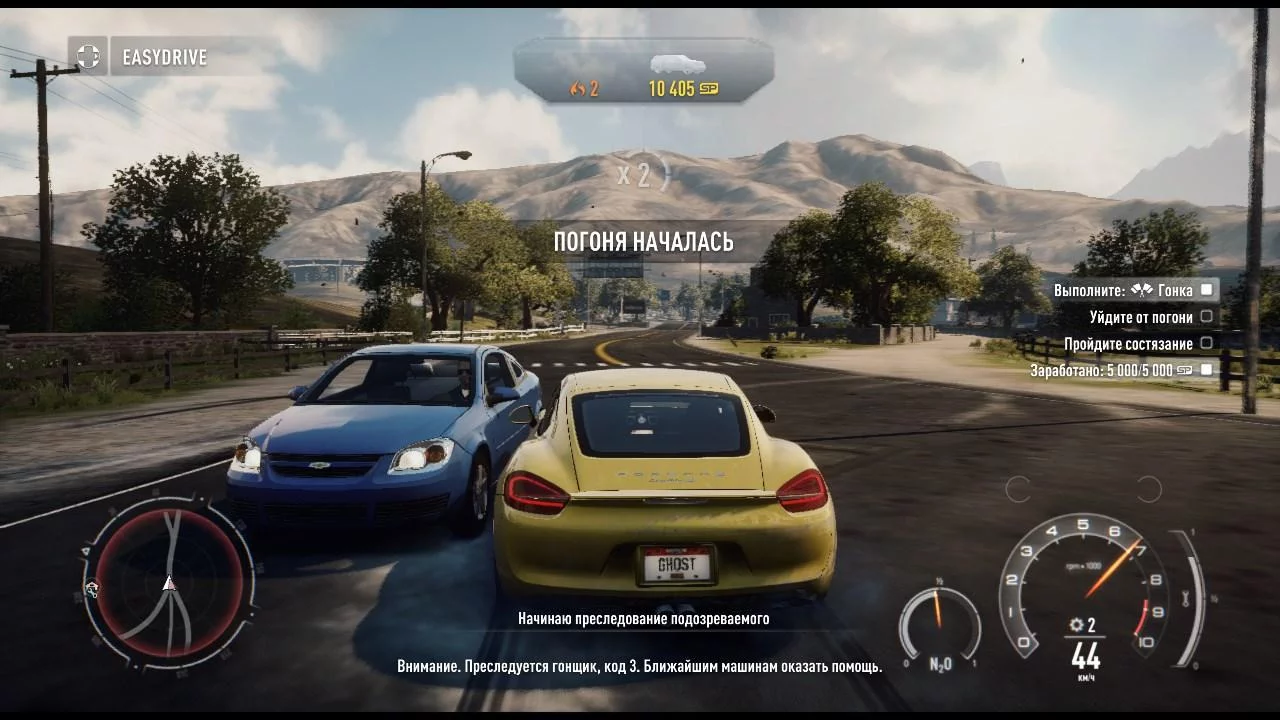Click the "Заработано: 5 000/5 000" objective

pos(1111,370)
